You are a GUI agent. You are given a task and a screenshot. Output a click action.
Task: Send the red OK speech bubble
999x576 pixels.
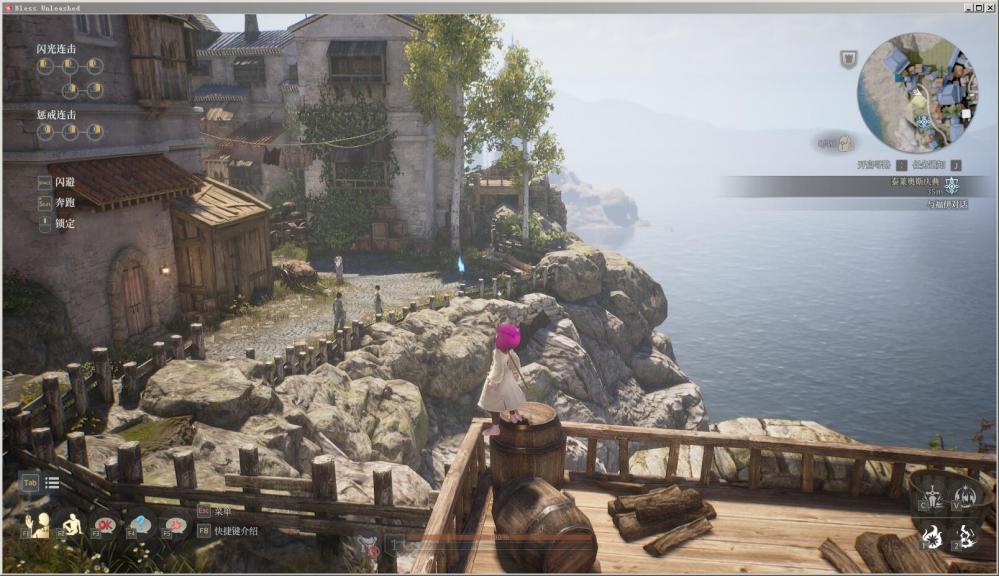105,523
